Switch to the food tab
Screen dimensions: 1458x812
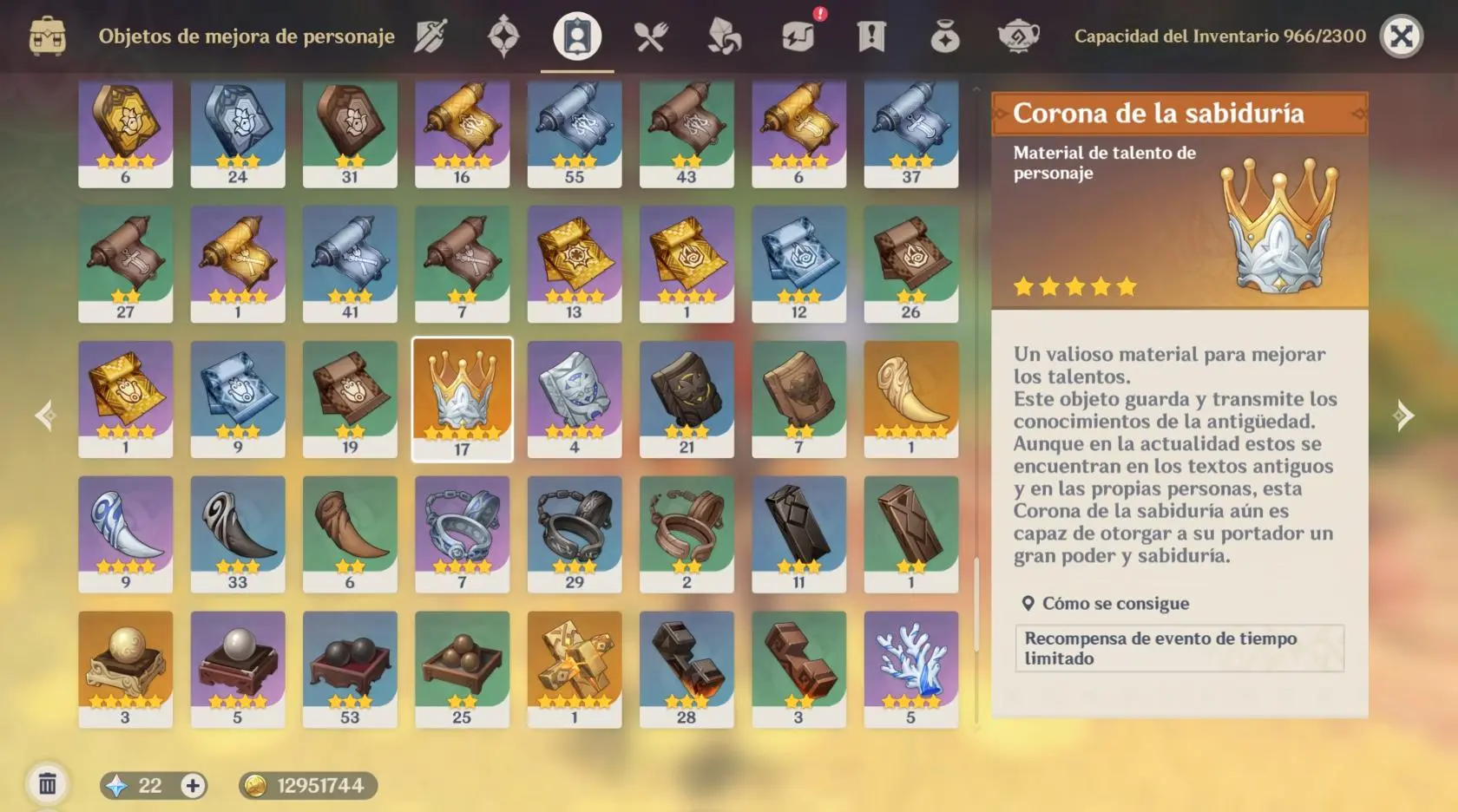(650, 36)
